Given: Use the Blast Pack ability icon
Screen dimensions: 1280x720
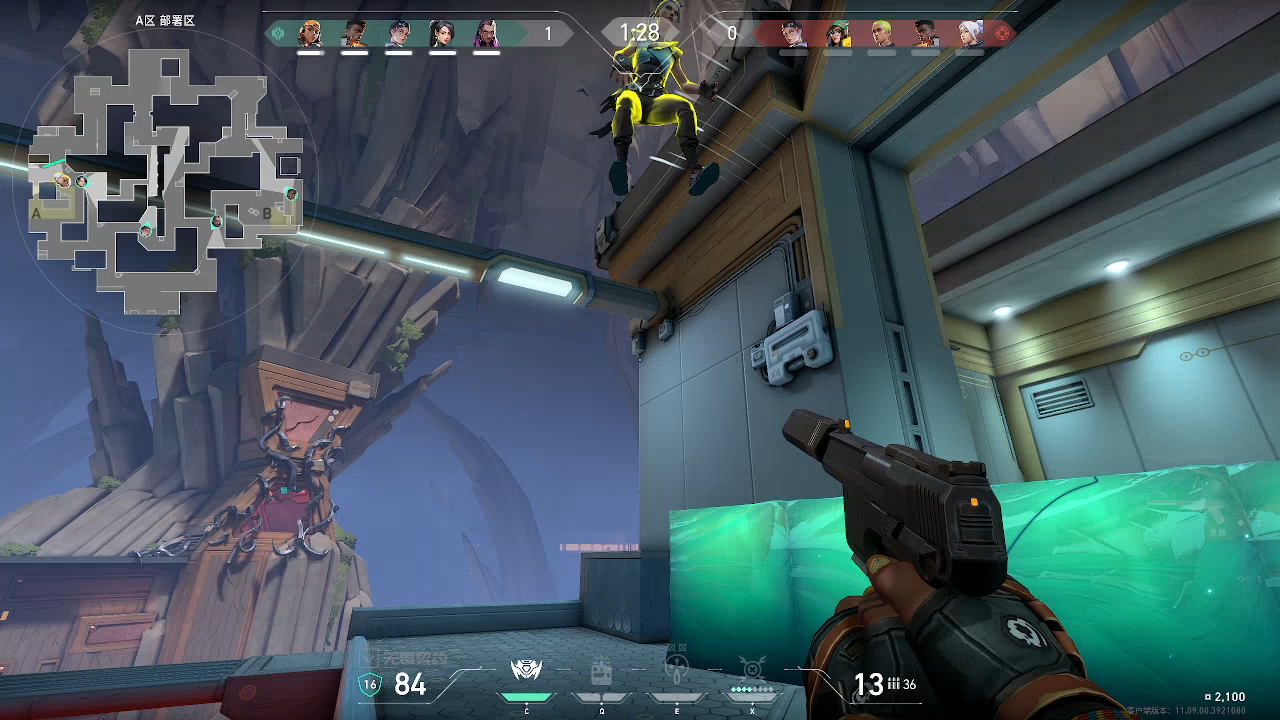Looking at the screenshot, I should 601,671.
